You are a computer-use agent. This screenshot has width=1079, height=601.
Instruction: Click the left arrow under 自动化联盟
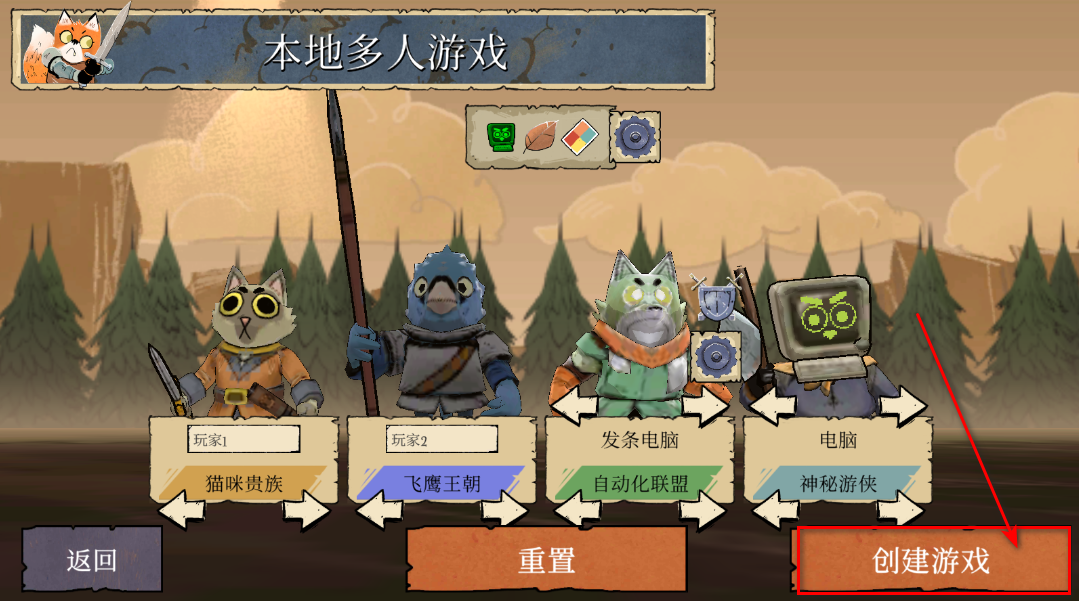coord(577,510)
